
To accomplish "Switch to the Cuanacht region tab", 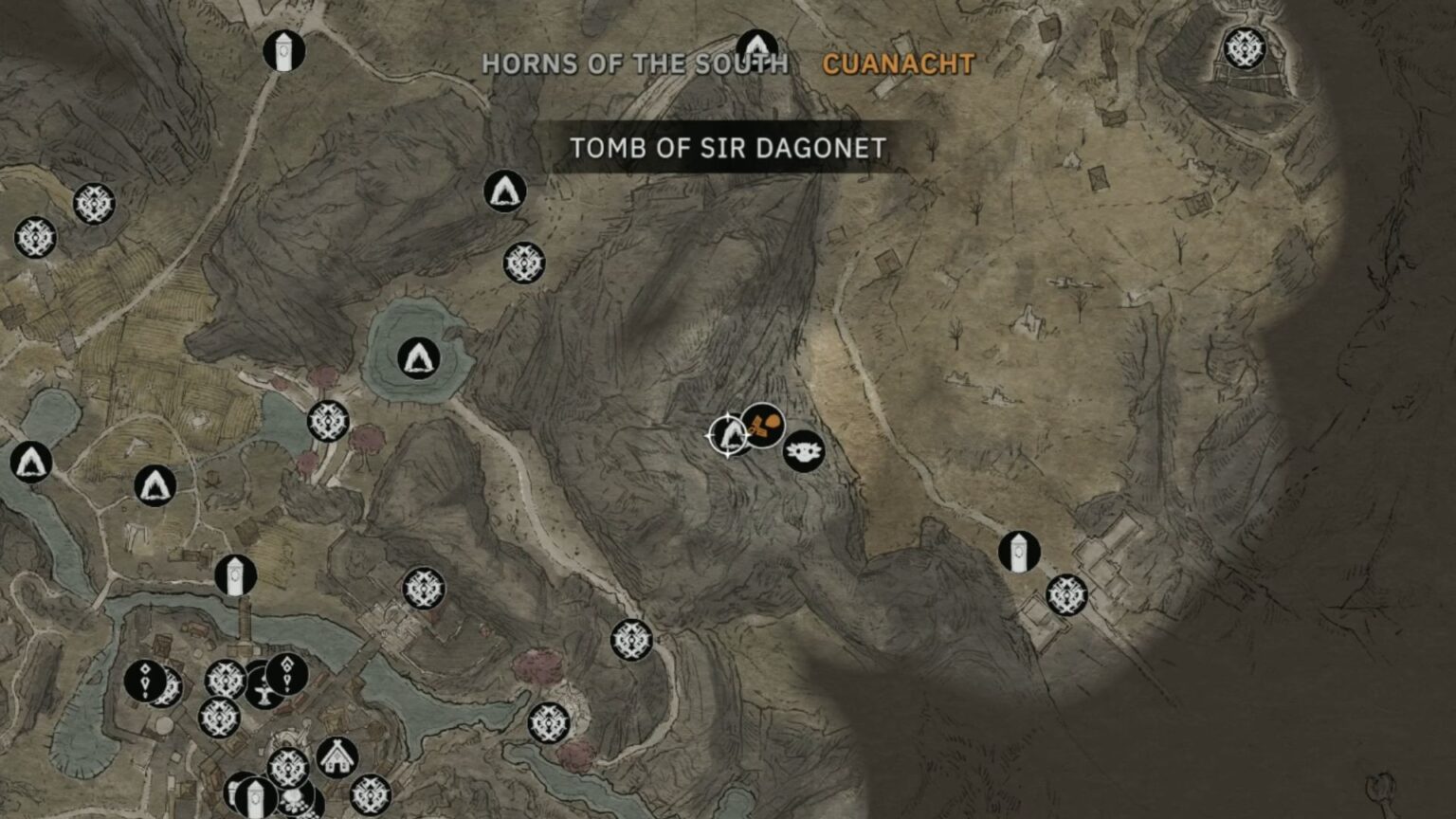I will [897, 64].
